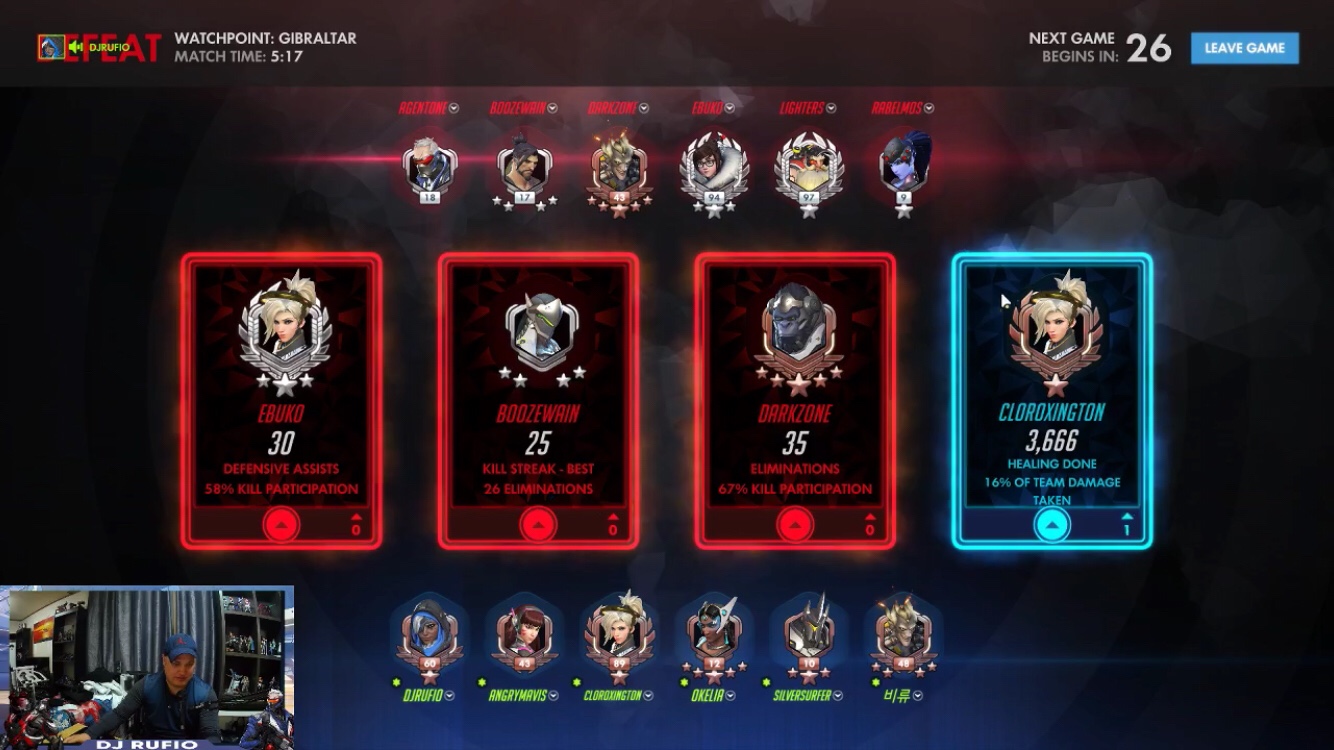Upvote Cloroxington's healing done card
The height and width of the screenshot is (750, 1334).
1052,524
